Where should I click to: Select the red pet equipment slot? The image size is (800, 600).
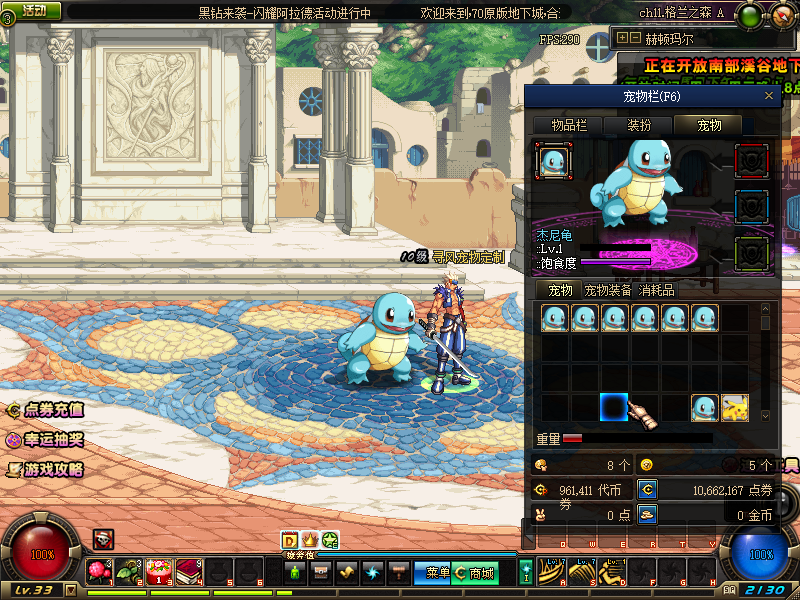tap(751, 160)
